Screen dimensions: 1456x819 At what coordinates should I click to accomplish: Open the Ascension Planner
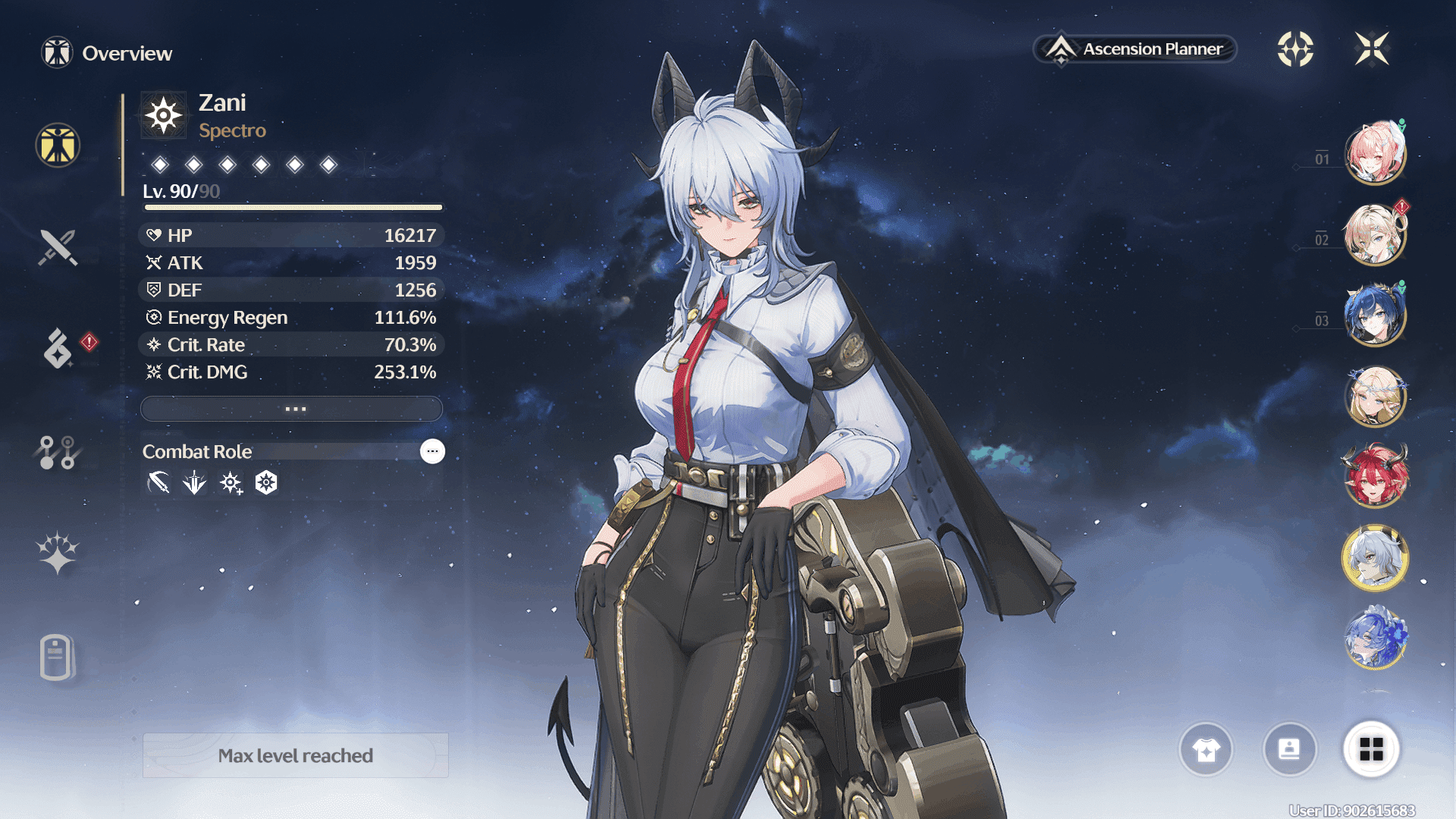click(1135, 49)
